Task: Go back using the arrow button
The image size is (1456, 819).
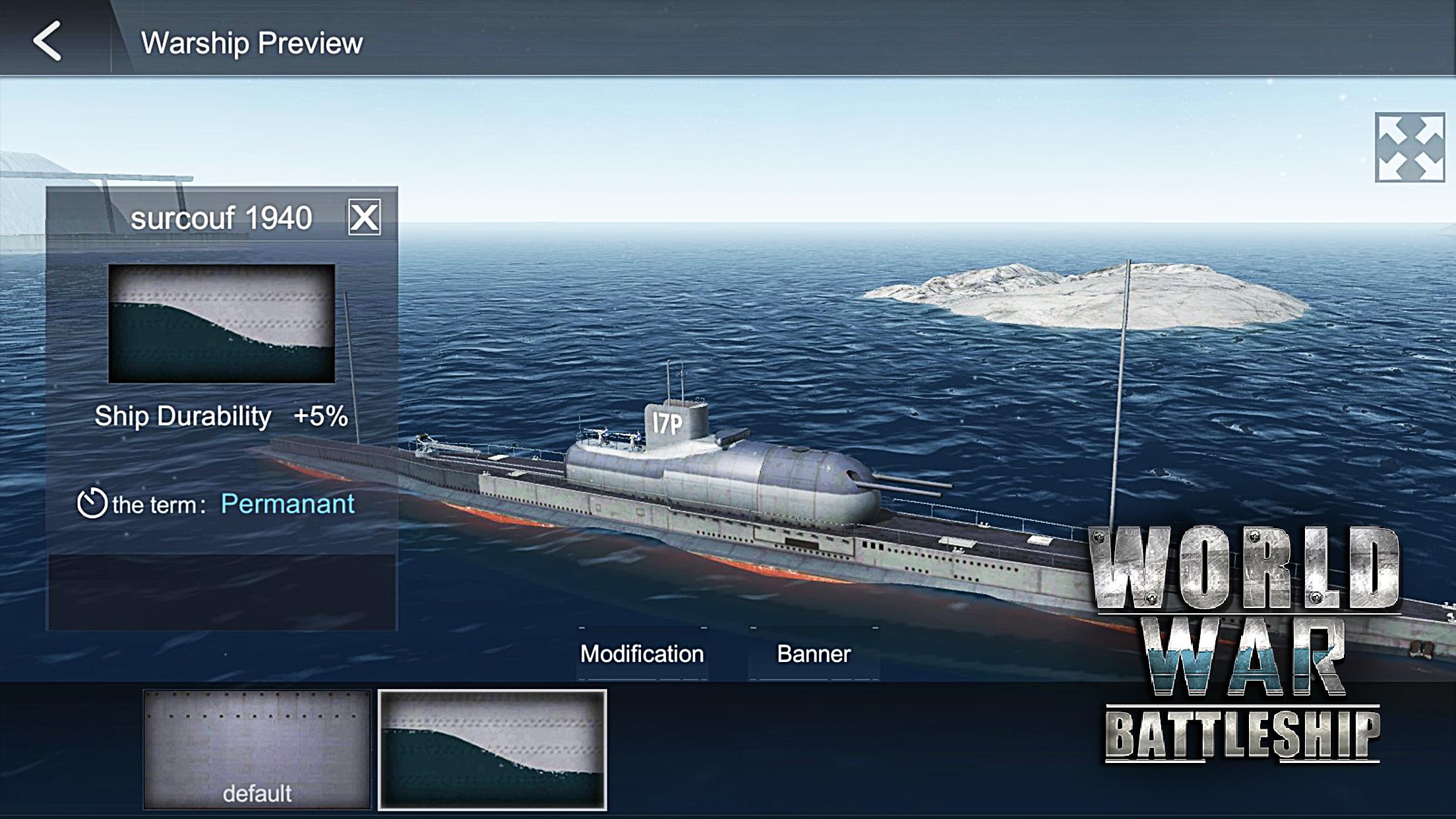Action: click(47, 42)
